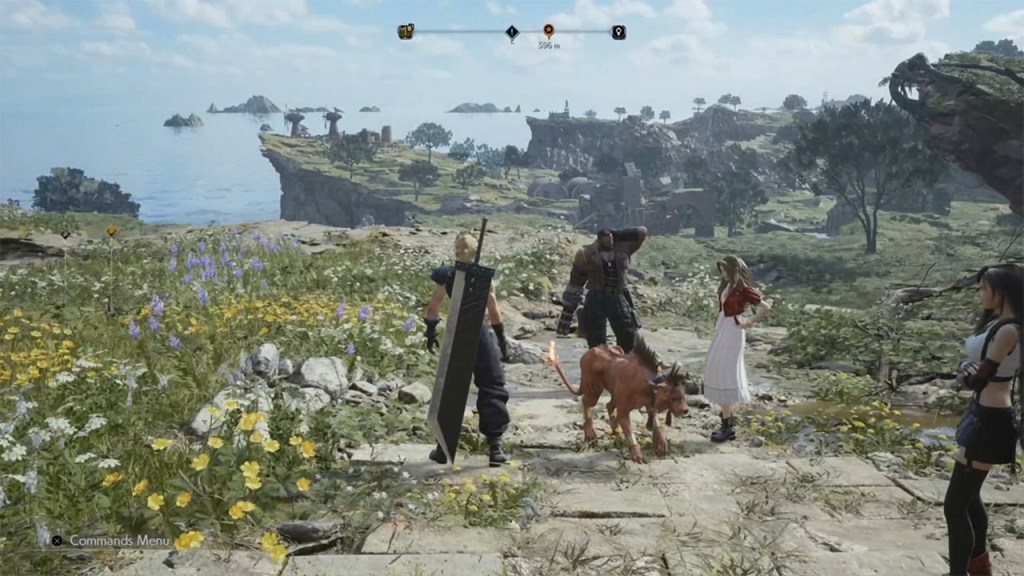Click the location pin icon on the compass
Viewport: 1024px width, 576px height.
tap(618, 32)
